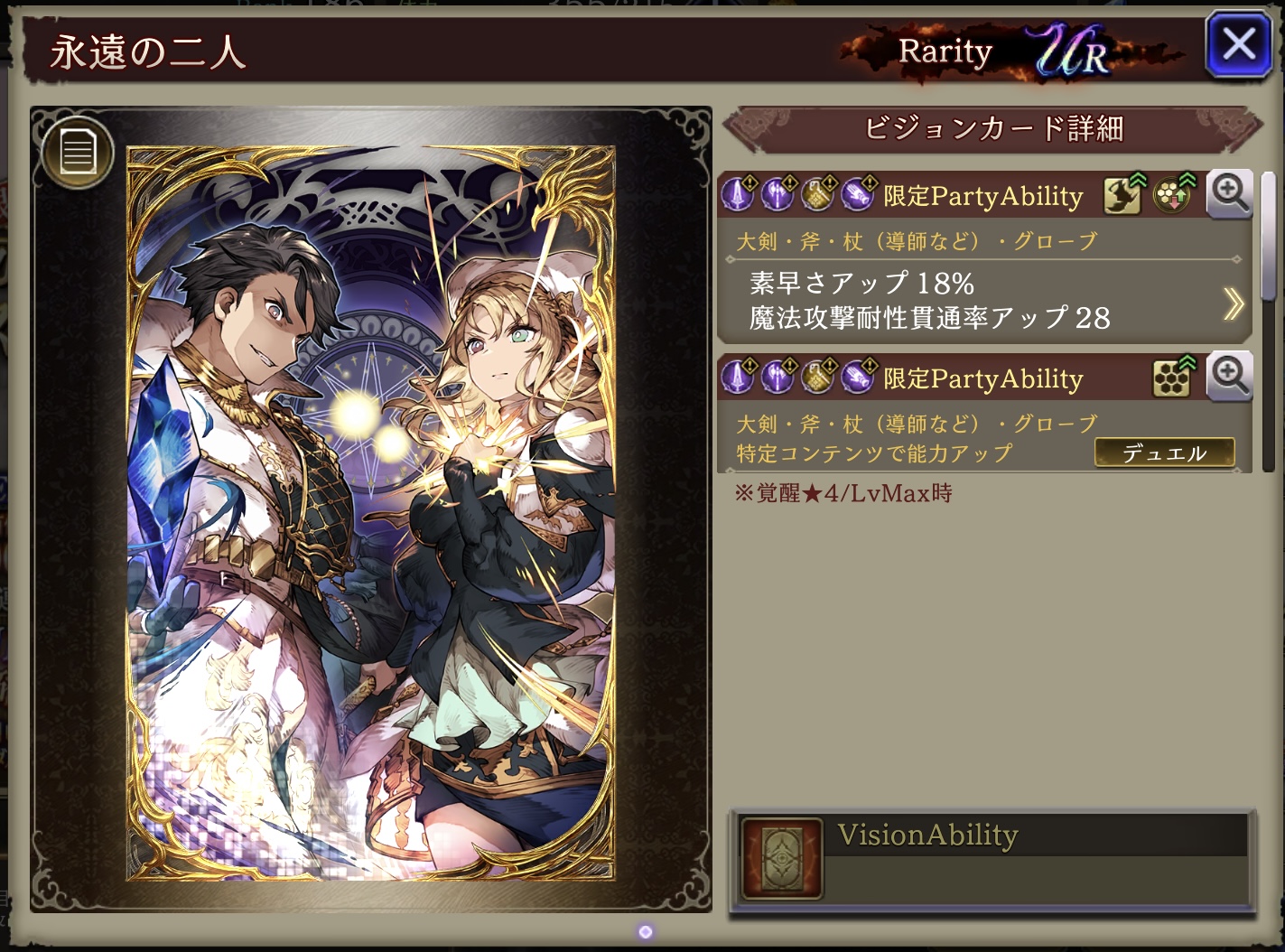Close the vision card detail window

pos(1237,43)
